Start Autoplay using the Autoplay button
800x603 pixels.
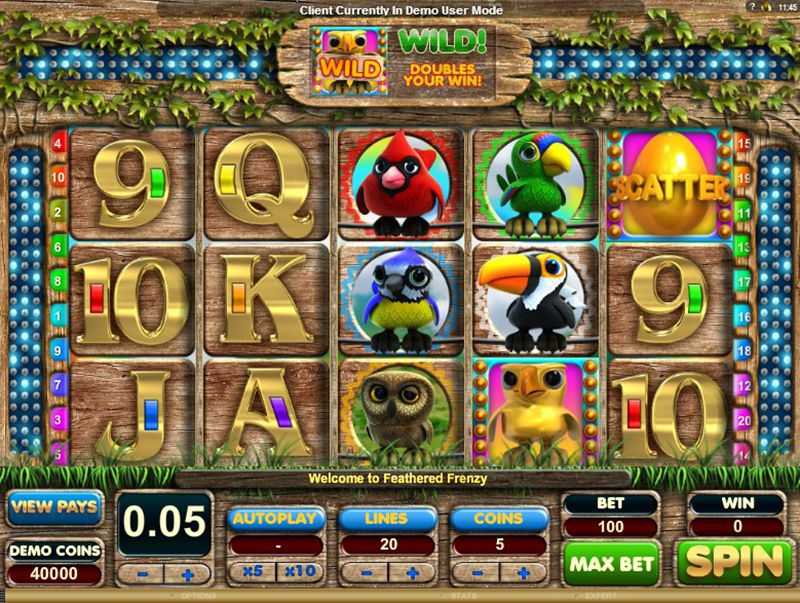[x=276, y=519]
